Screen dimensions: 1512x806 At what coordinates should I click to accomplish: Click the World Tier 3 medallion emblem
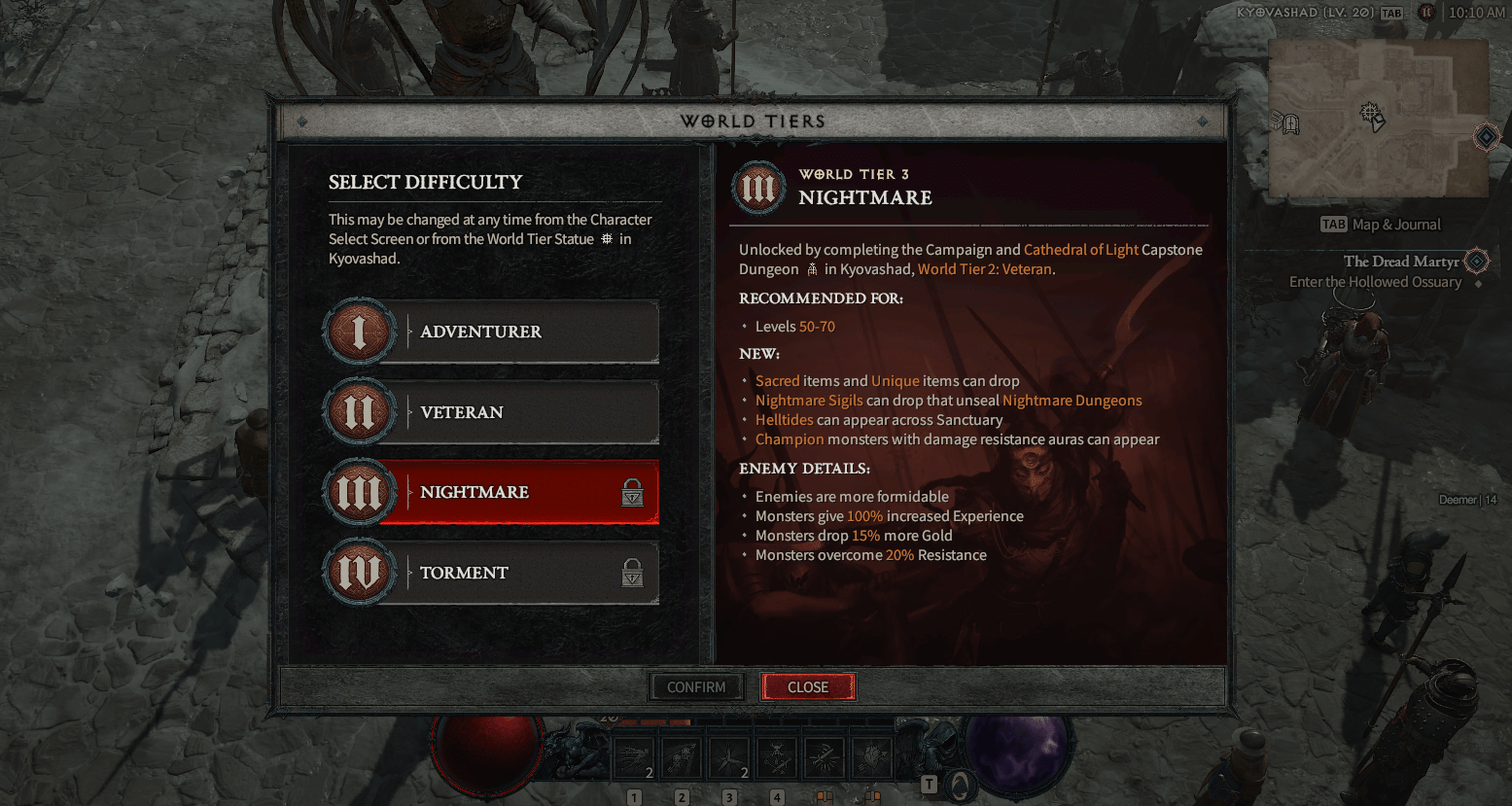(x=758, y=187)
